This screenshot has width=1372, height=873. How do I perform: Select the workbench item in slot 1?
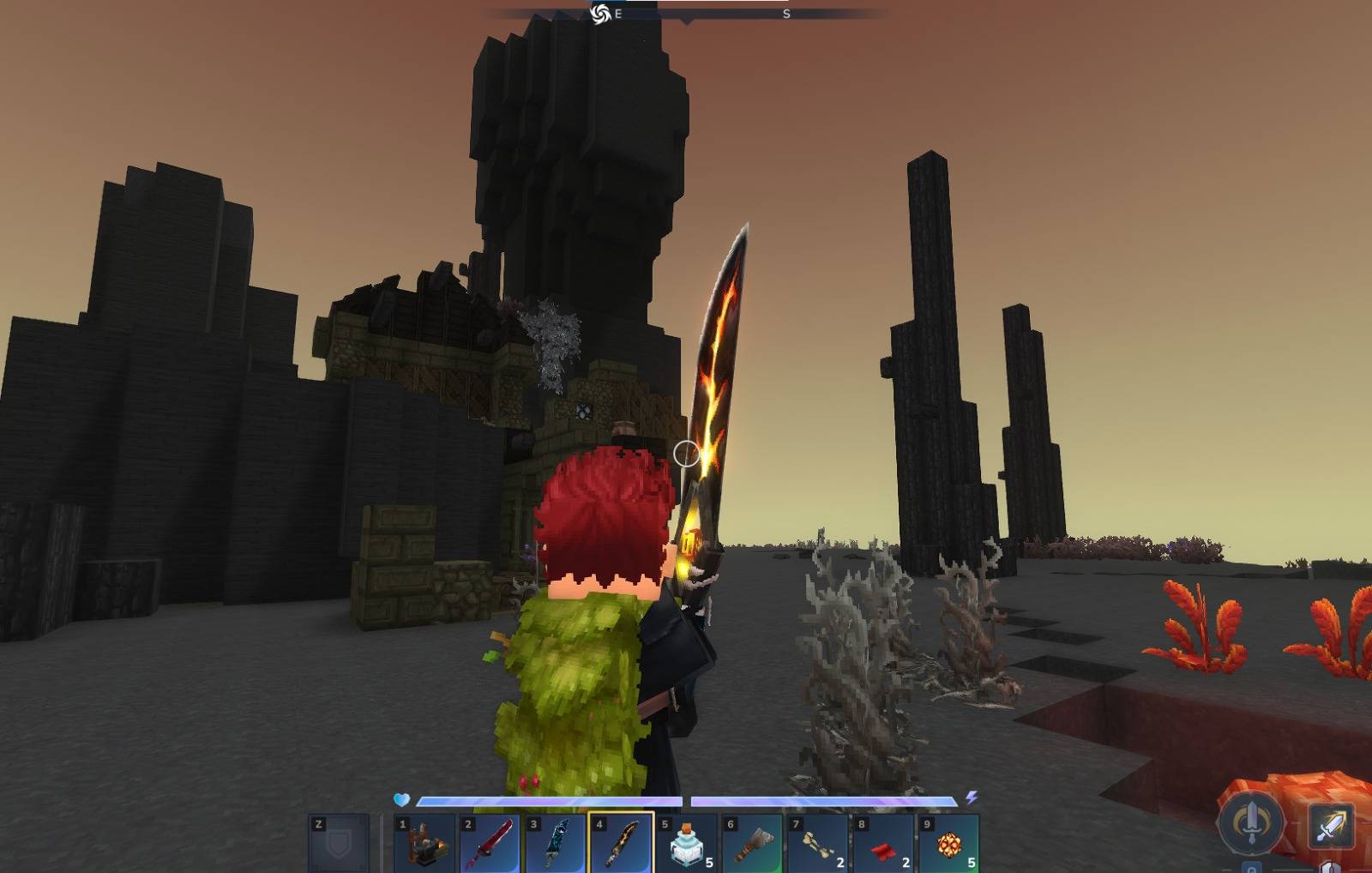(424, 842)
